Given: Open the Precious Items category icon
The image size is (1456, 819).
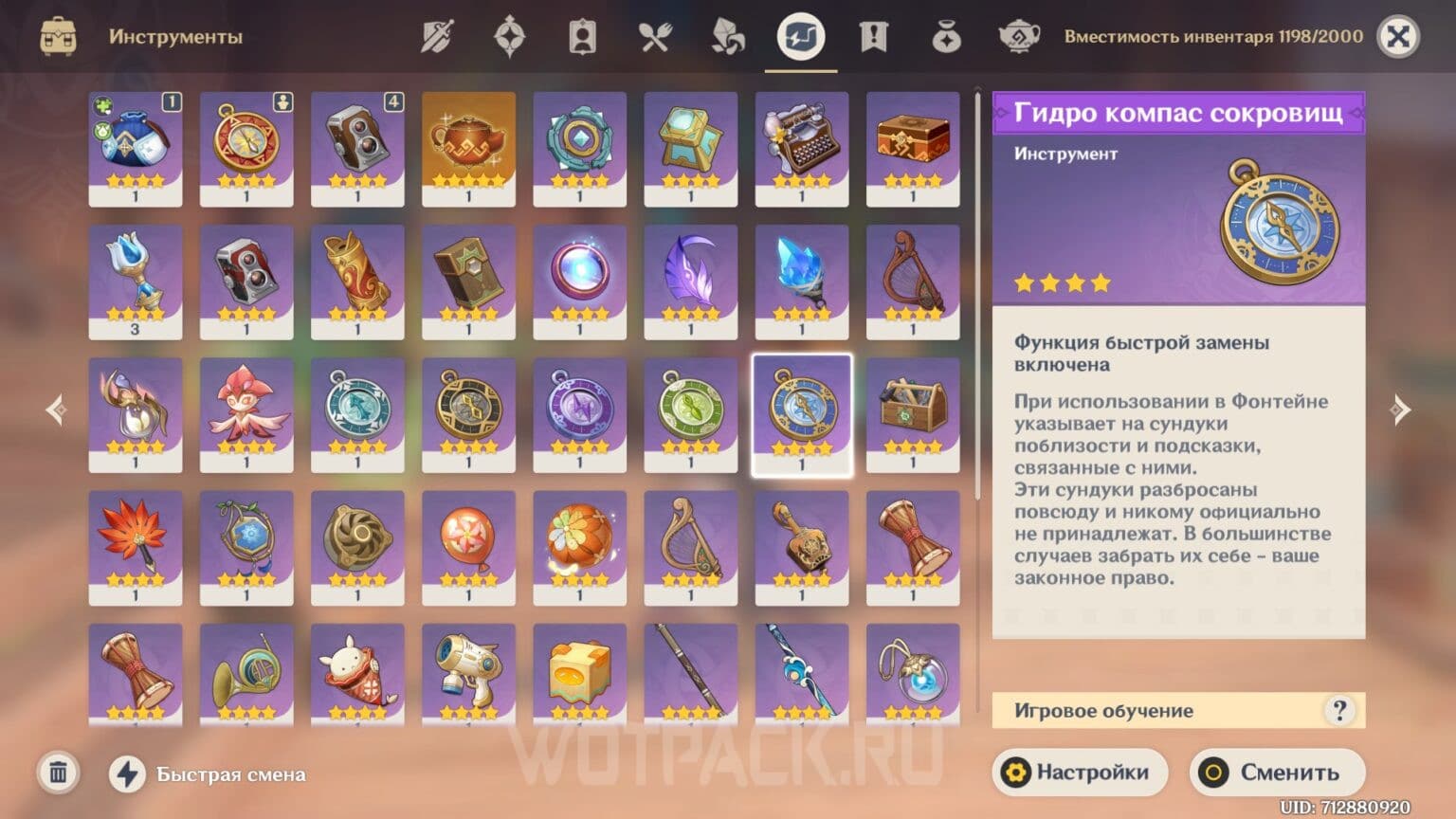Looking at the screenshot, I should click(x=947, y=36).
